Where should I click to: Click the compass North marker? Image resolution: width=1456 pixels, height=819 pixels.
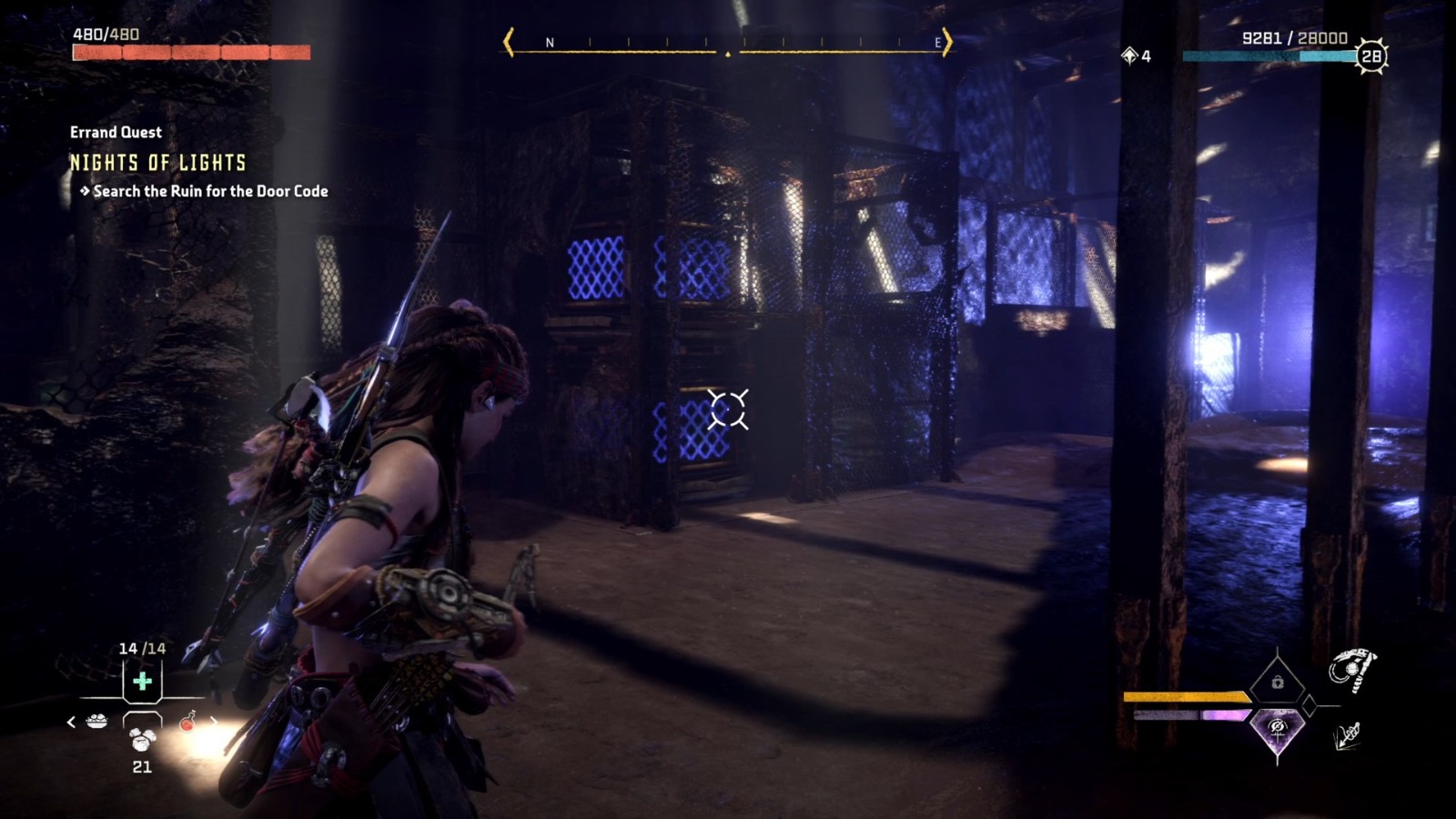(x=549, y=41)
